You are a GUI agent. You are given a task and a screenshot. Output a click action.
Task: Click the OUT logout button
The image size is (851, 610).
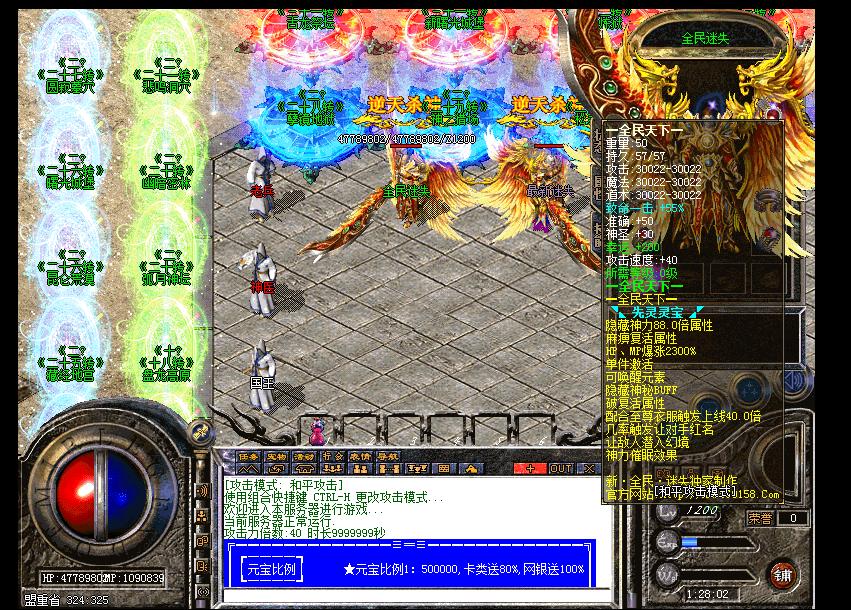pyautogui.click(x=560, y=467)
